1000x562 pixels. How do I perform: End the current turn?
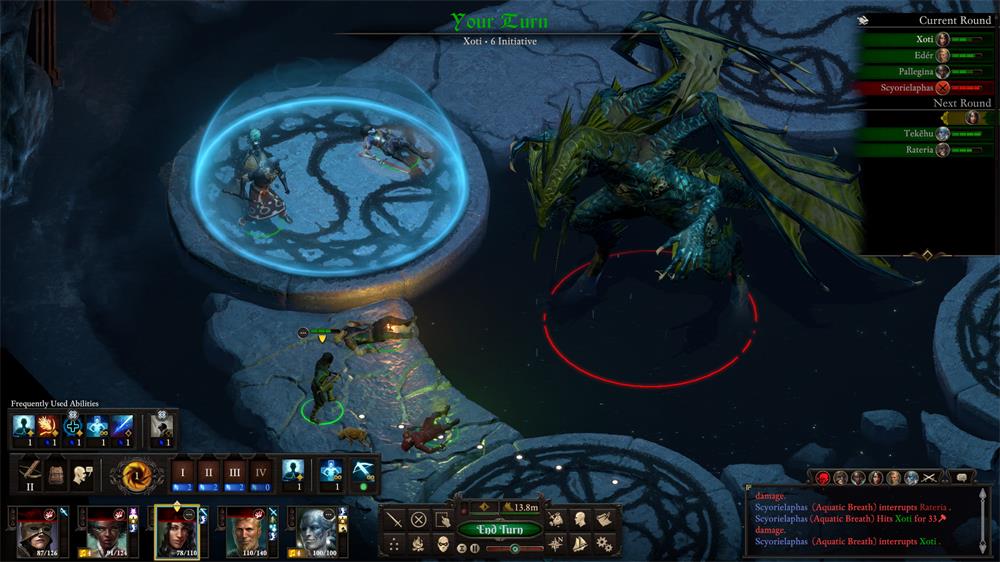tap(500, 529)
